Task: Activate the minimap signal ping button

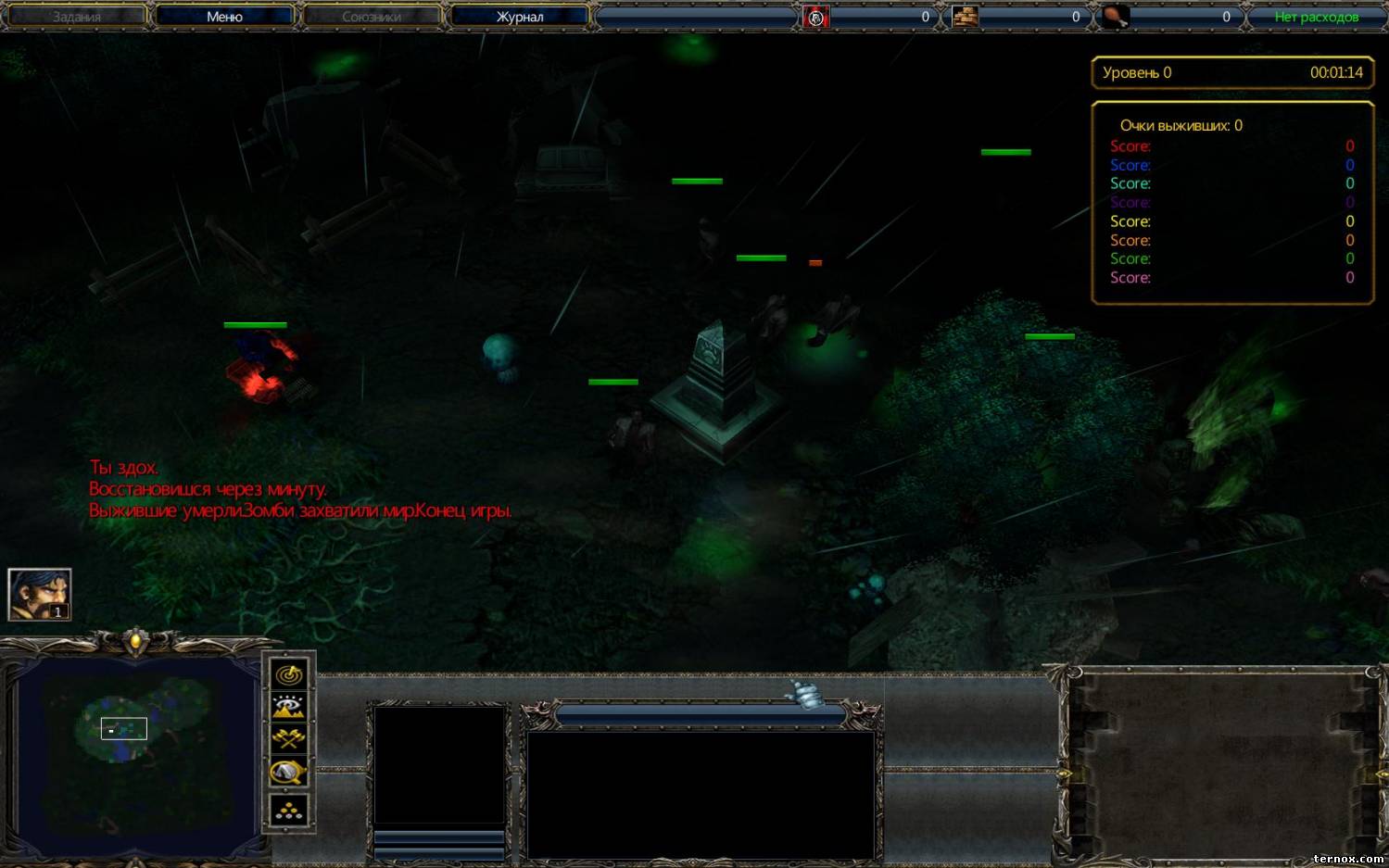Action: point(289,674)
